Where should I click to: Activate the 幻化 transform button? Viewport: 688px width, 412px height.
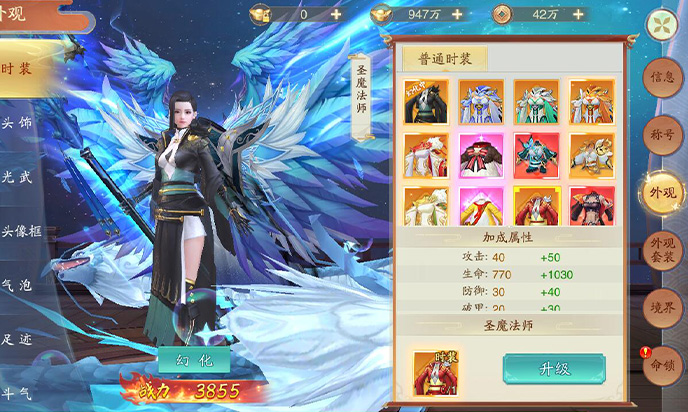click(194, 359)
